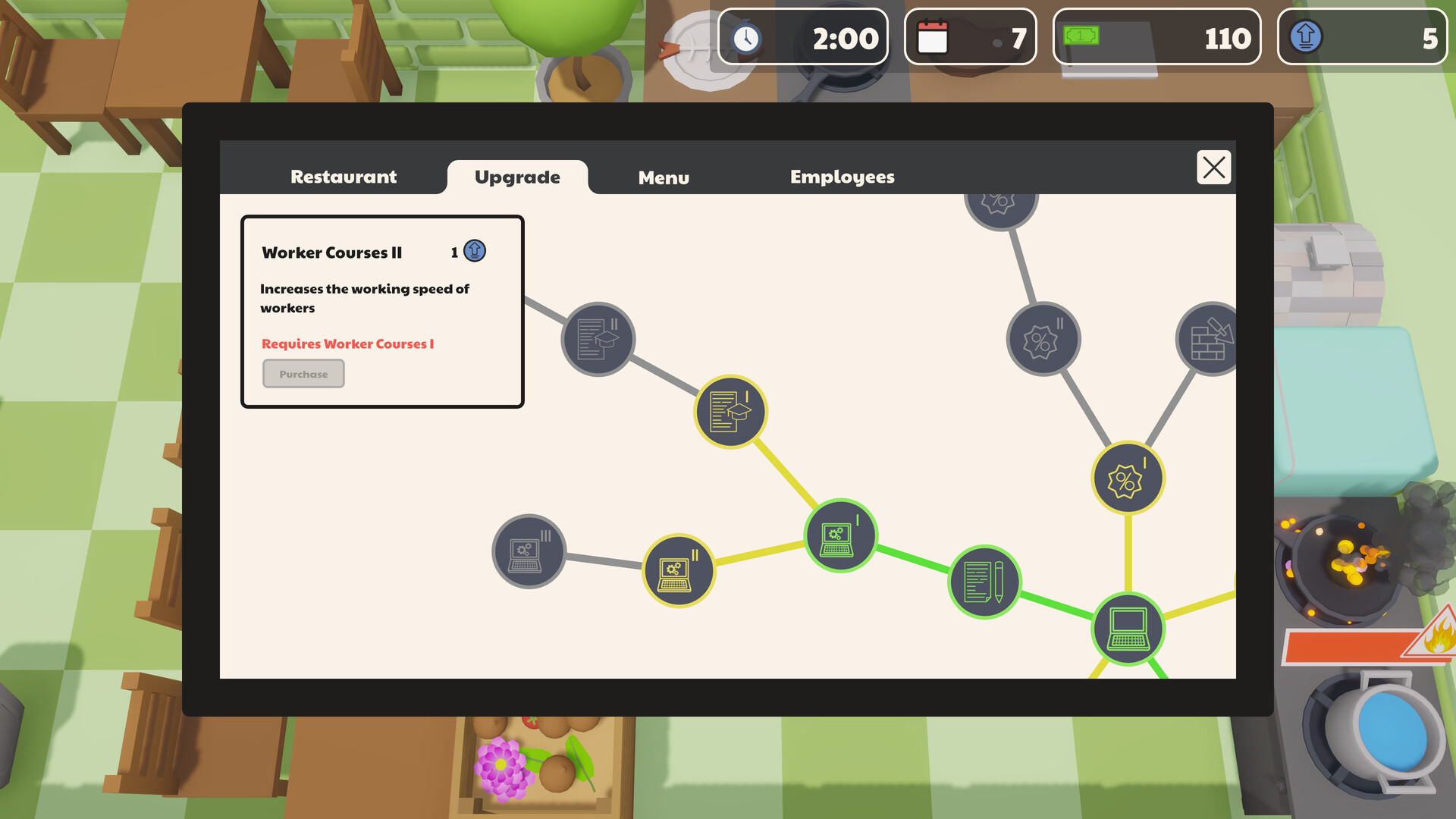Switch to the Menu tab
Viewport: 1456px width, 819px height.
coord(664,177)
